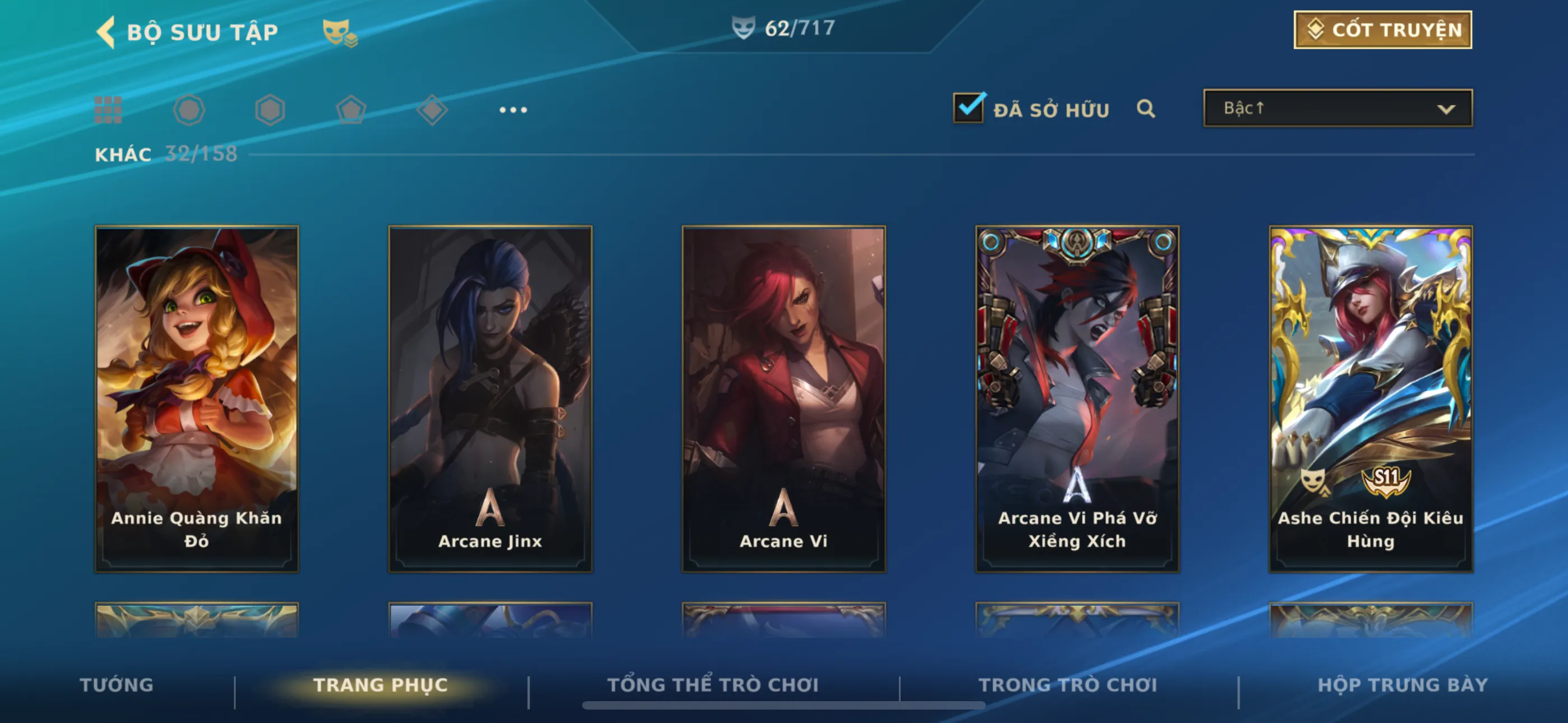
Task: Open Arcane Vi Phá Vỡ Xiềng Xích skin
Action: point(1077,398)
